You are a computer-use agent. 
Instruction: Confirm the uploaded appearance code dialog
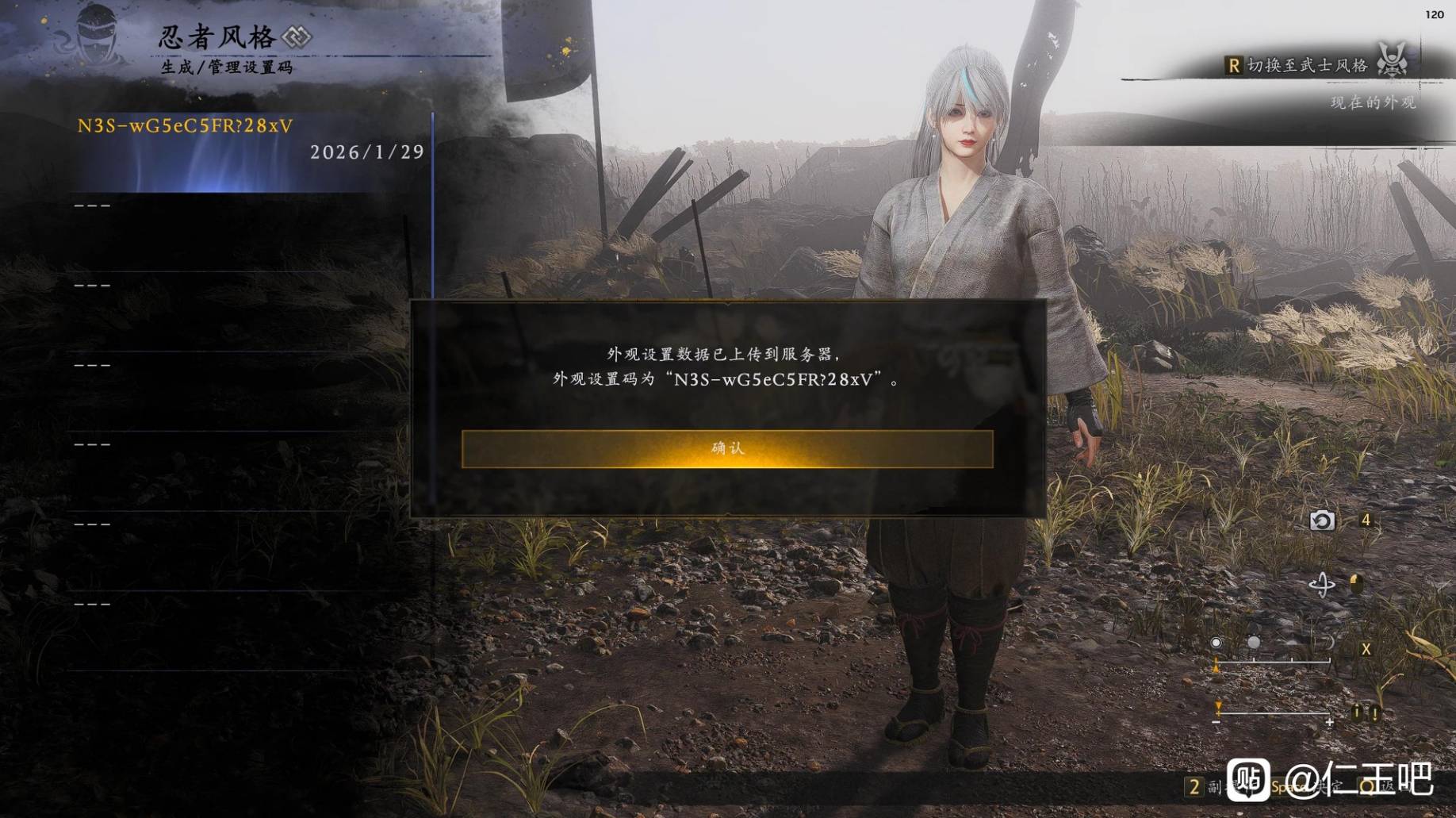pyautogui.click(x=726, y=449)
